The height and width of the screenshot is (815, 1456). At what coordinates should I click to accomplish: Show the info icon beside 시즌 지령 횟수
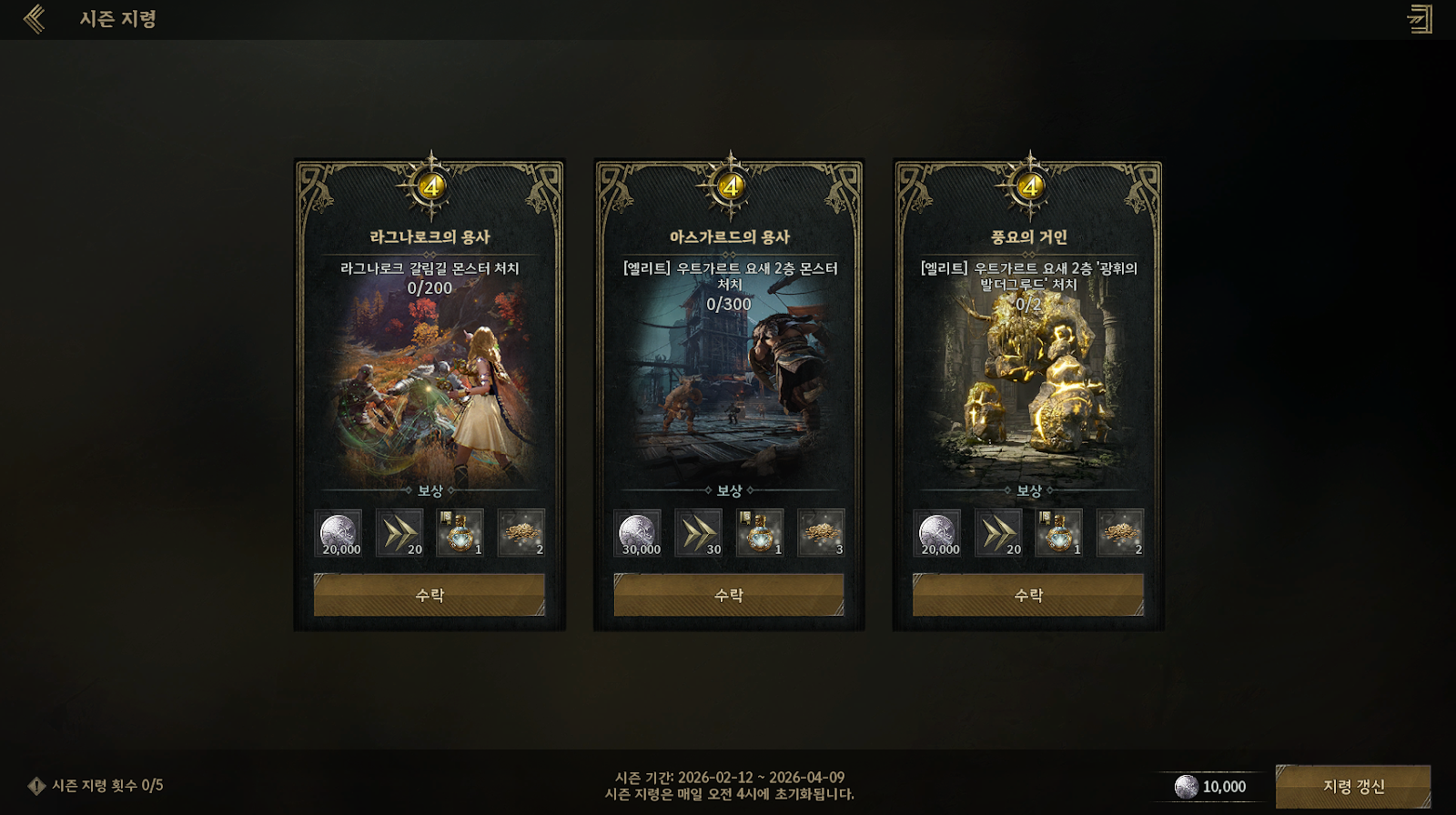36,786
